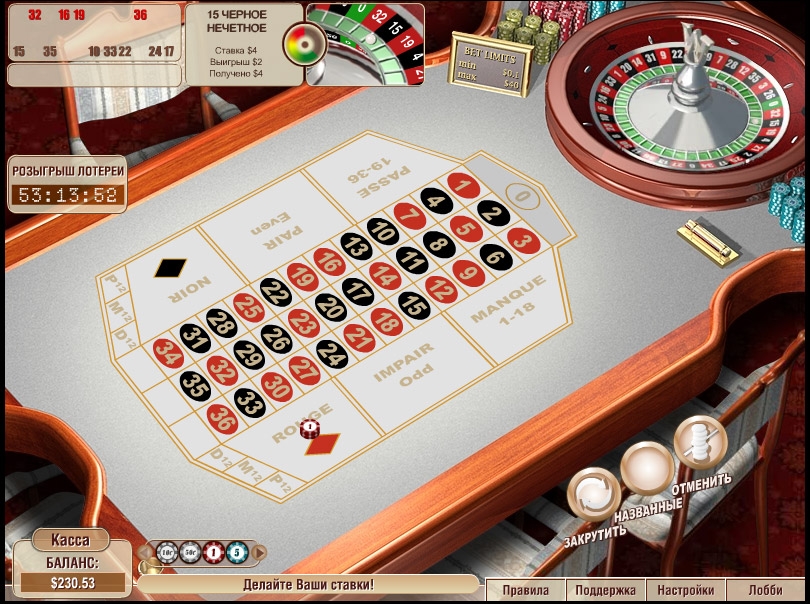Choose the red 1-dollar chip
This screenshot has height=604, width=810.
[213, 551]
